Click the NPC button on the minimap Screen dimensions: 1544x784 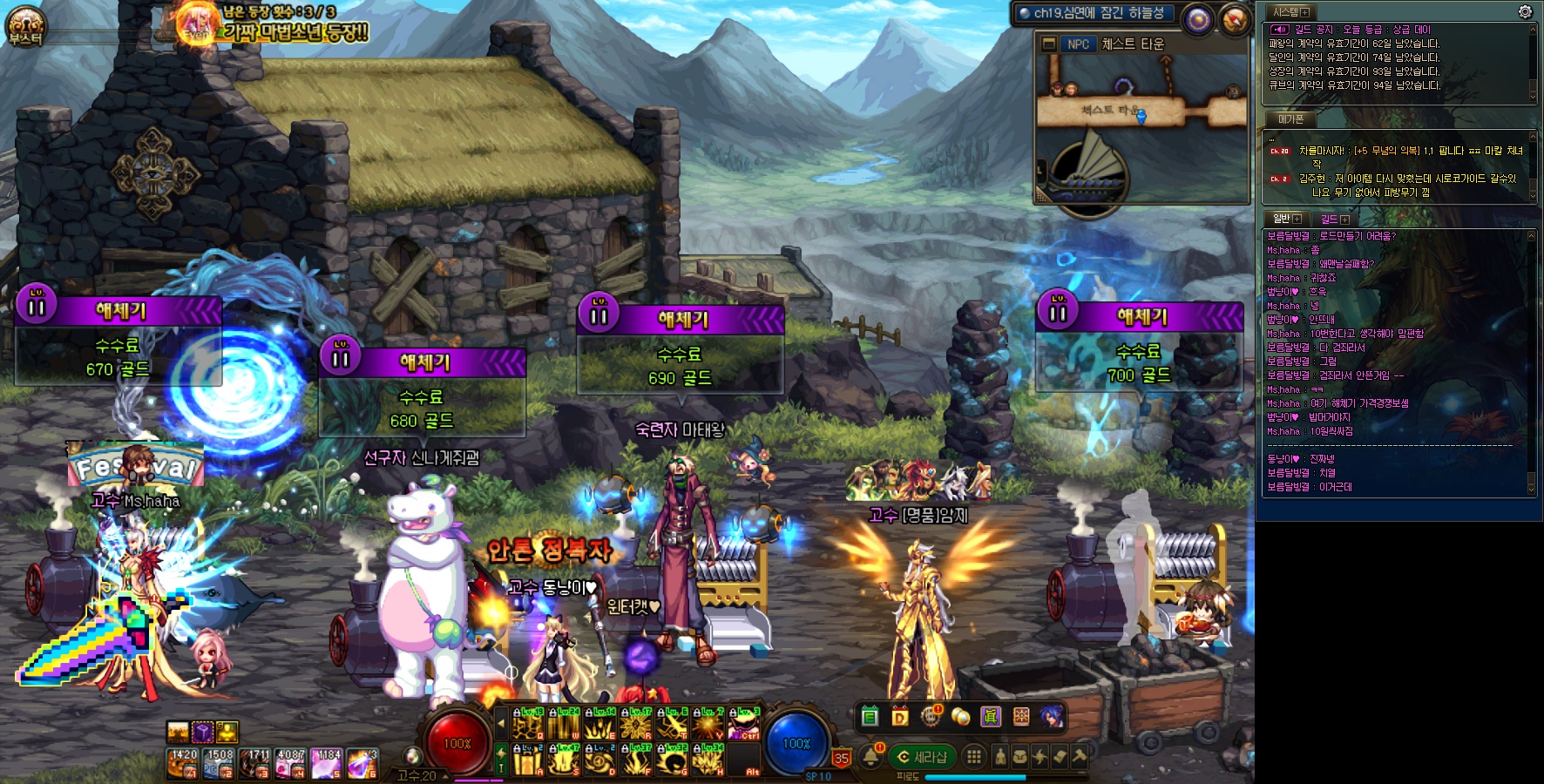1078,44
